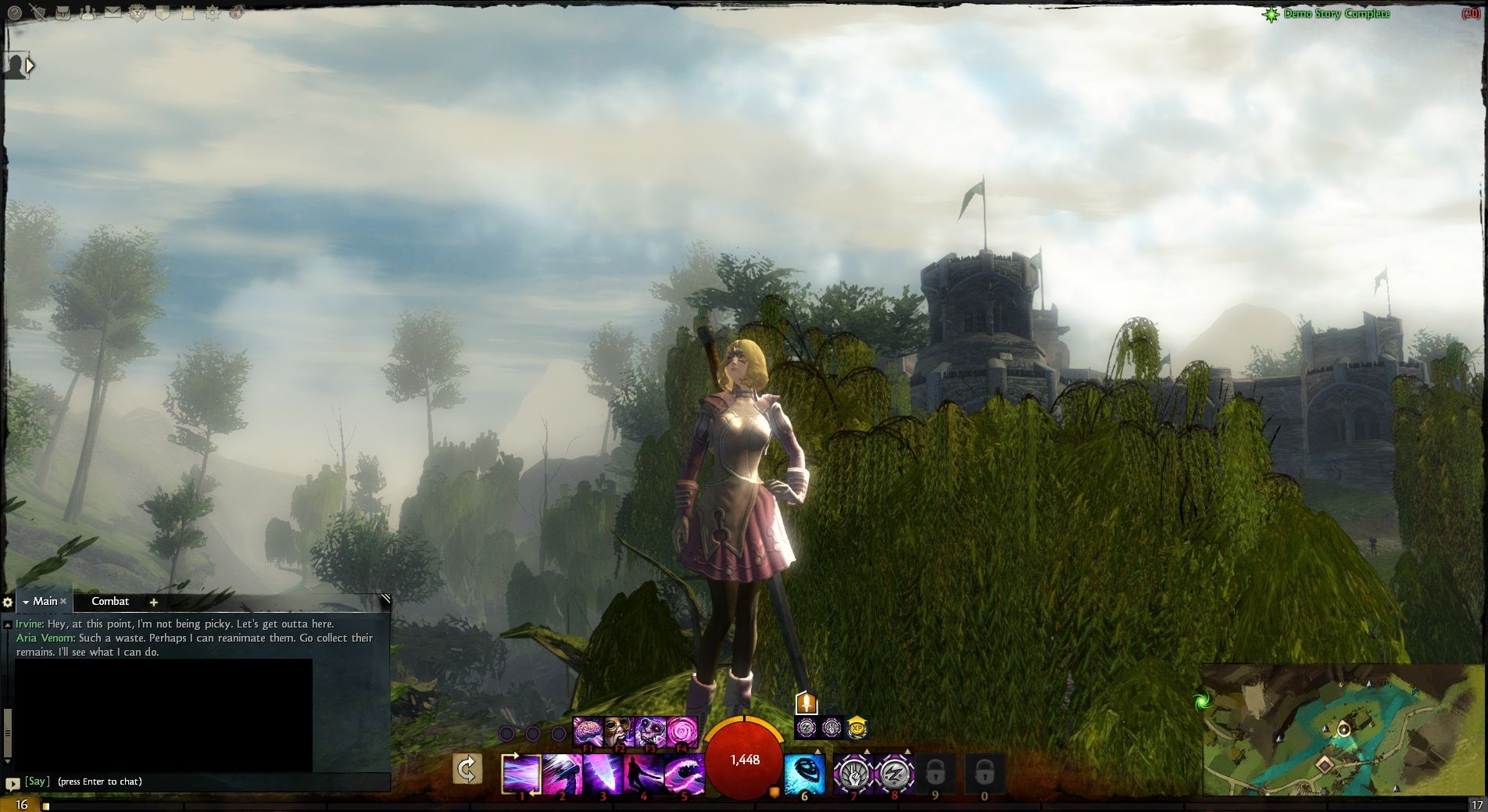Expand the party portrait arrow

[x=30, y=66]
